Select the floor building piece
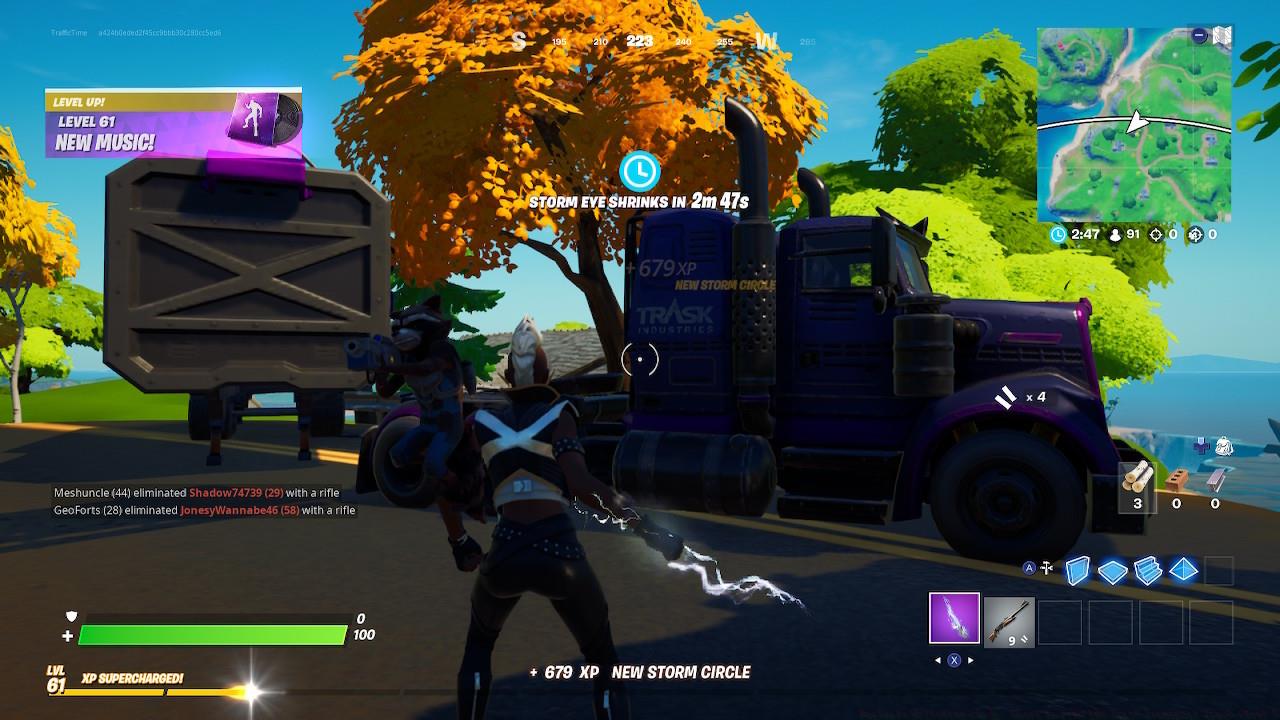The image size is (1280, 720). pos(1112,570)
